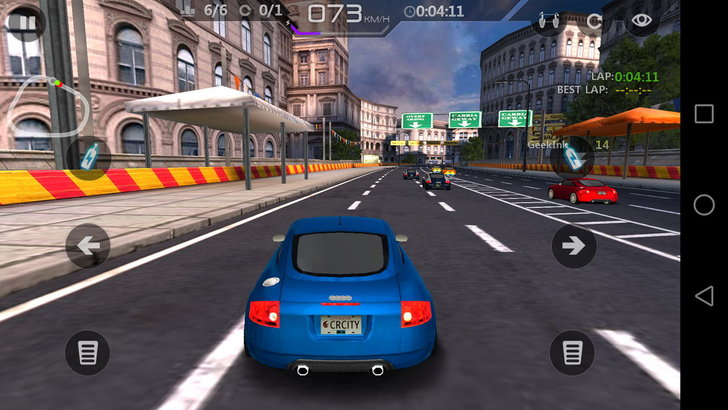
Task: Pause the race
Action: click(26, 22)
